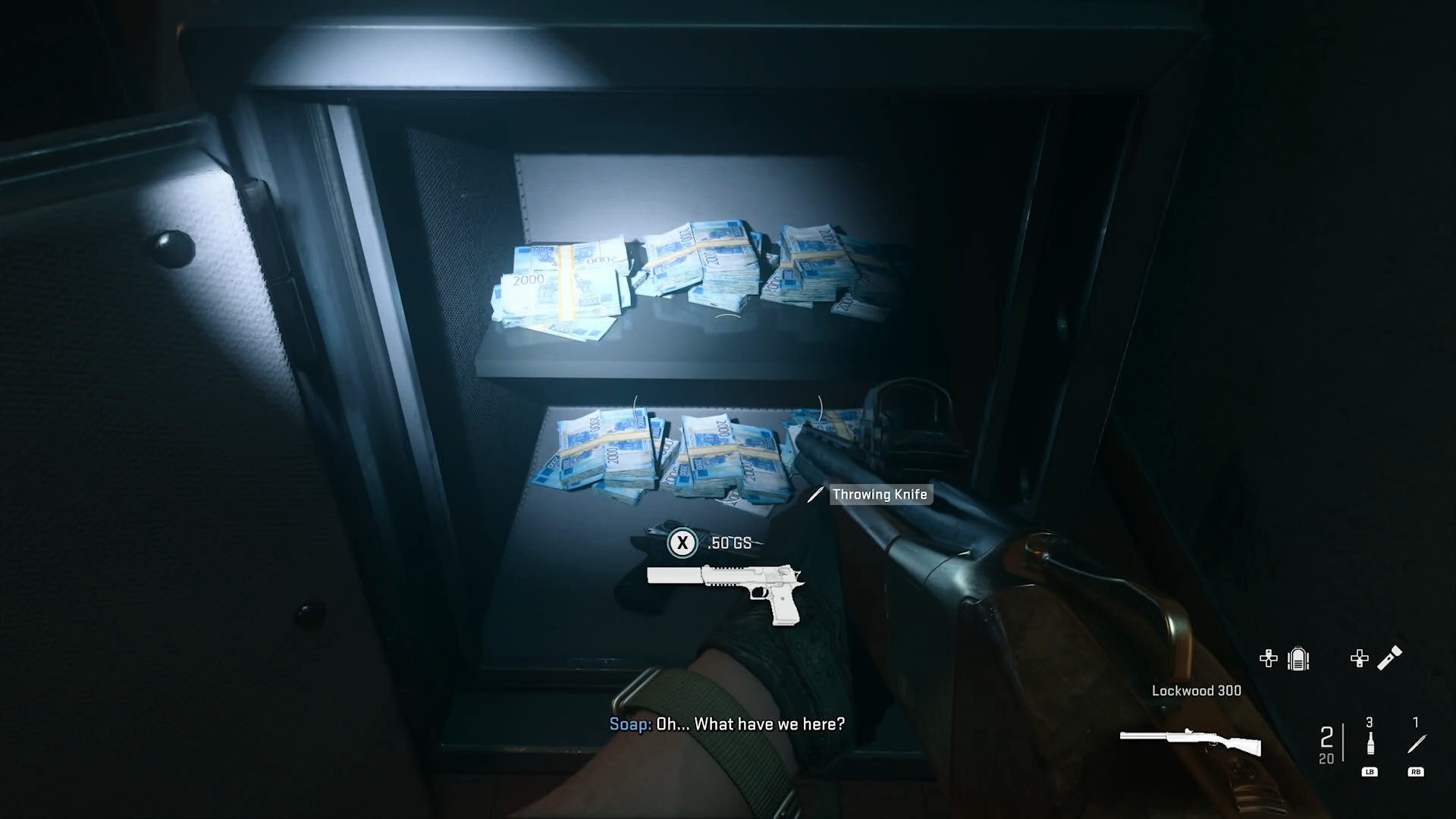The width and height of the screenshot is (1456, 819).
Task: Click the armor plate backpack icon
Action: [1299, 660]
